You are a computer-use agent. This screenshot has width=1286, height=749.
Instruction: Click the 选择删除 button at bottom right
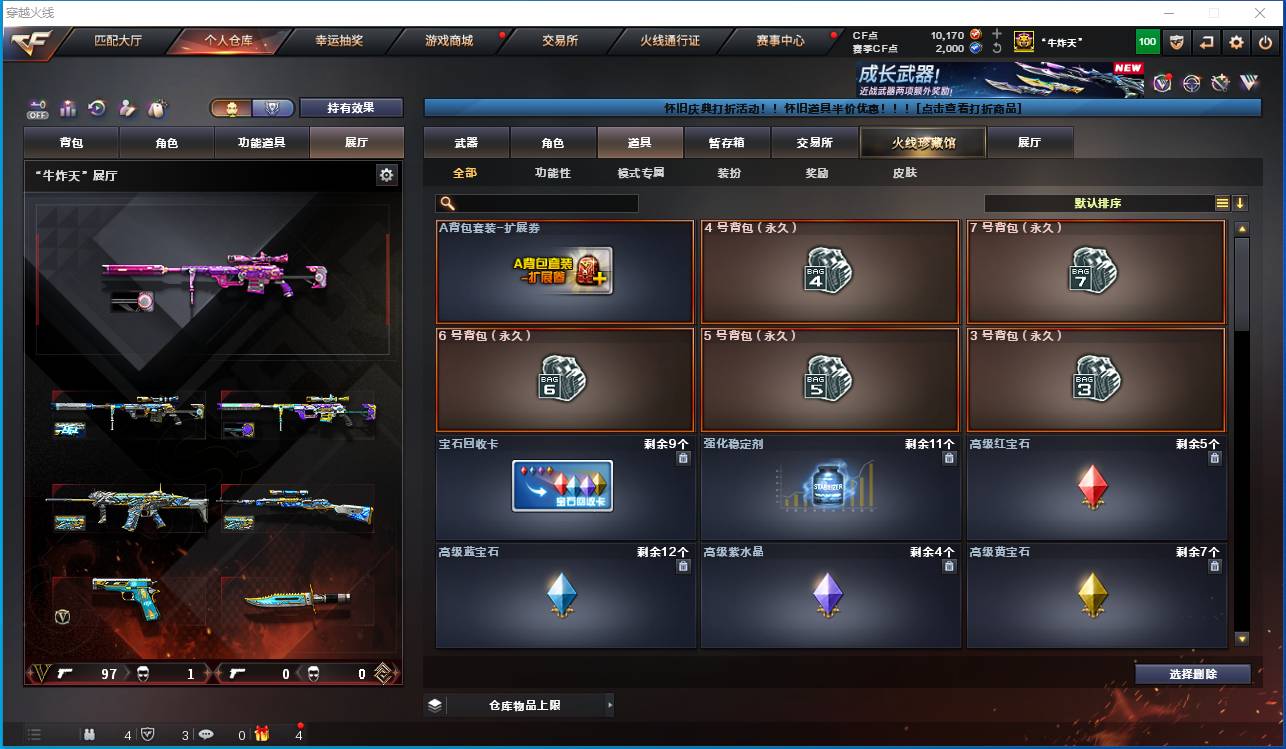pyautogui.click(x=1193, y=675)
